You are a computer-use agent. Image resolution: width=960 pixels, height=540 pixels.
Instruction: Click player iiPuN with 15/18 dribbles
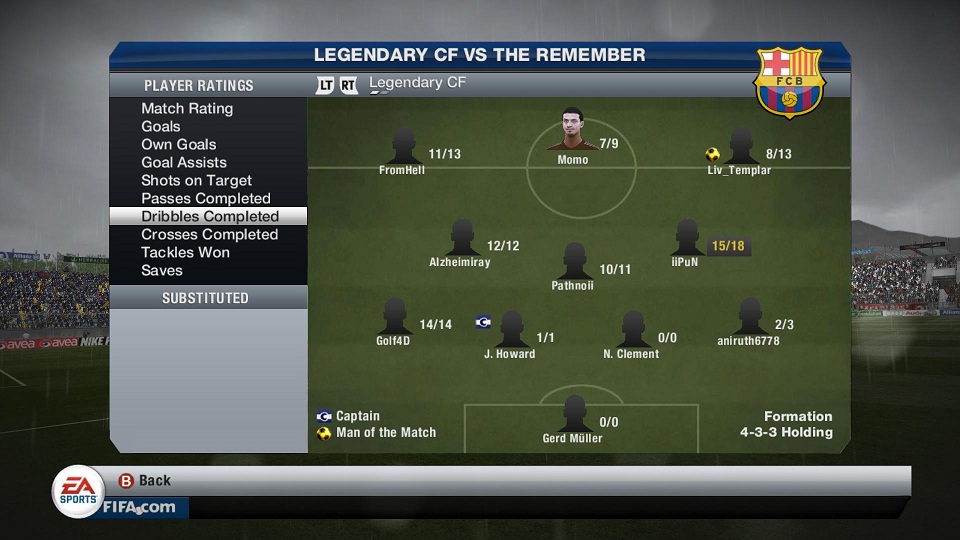click(x=686, y=240)
